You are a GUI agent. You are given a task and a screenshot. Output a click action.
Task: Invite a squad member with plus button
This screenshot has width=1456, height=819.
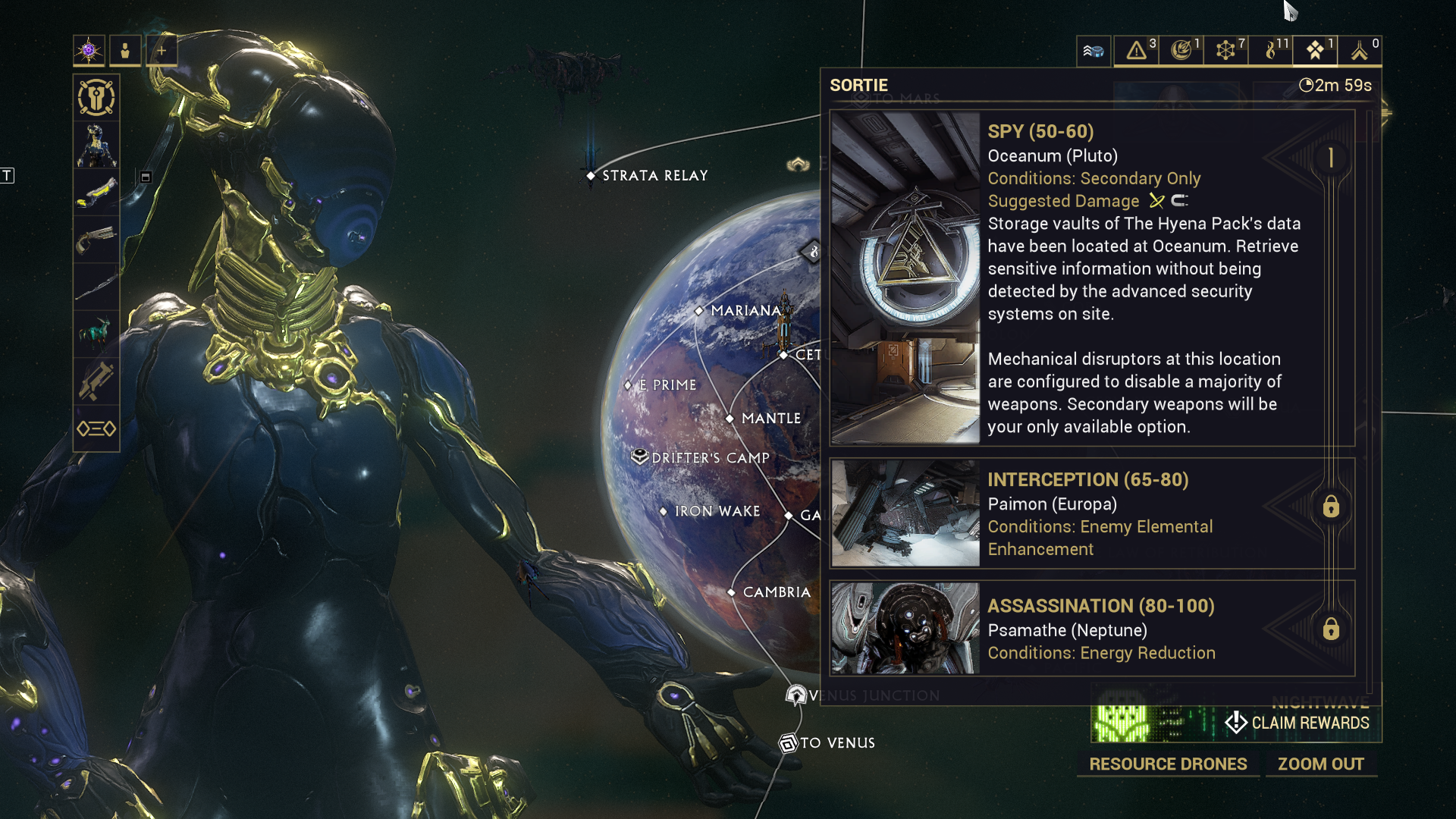162,51
